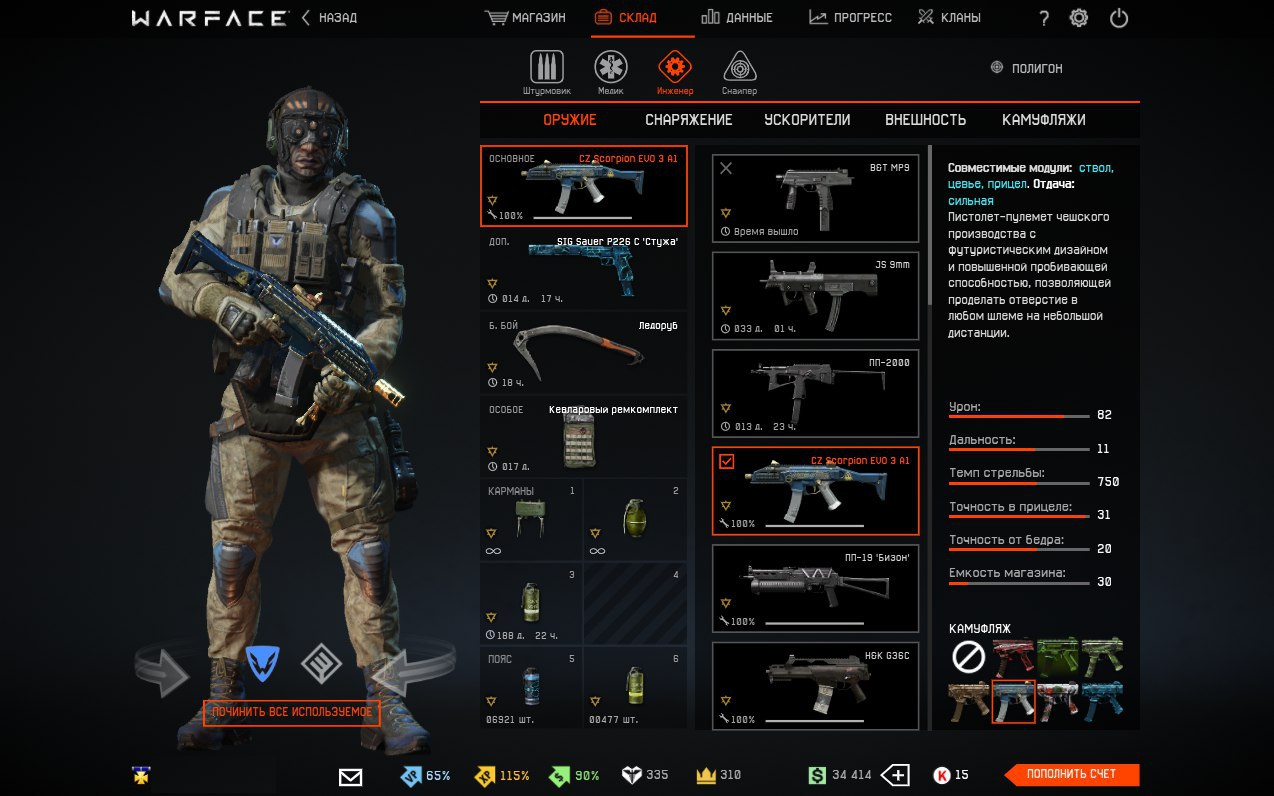Open the Магазин shop menu
This screenshot has height=796, width=1274.
point(525,18)
